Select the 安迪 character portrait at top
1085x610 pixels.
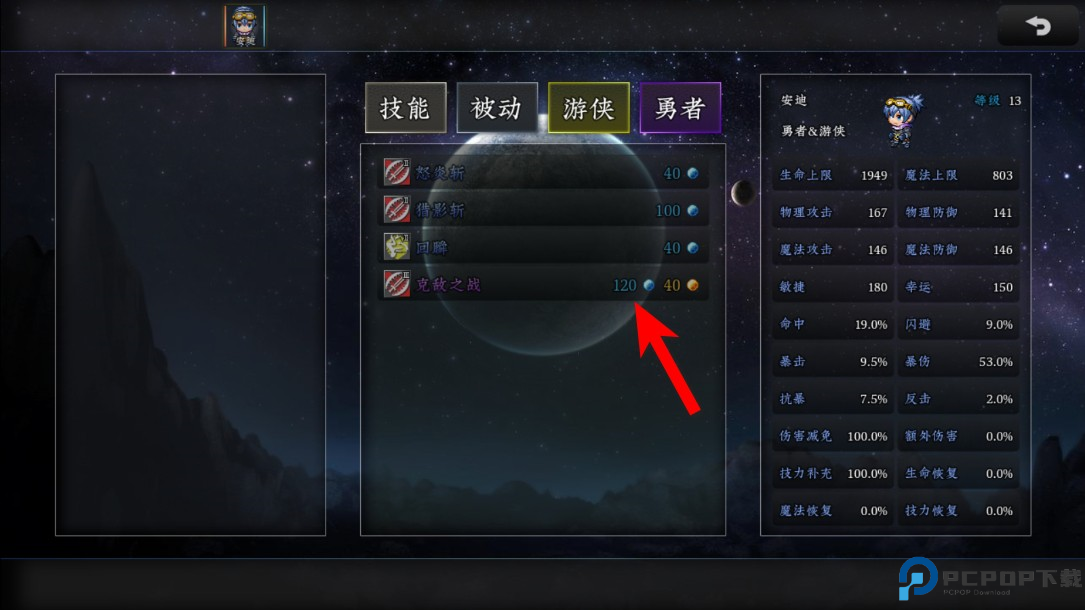[x=245, y=26]
